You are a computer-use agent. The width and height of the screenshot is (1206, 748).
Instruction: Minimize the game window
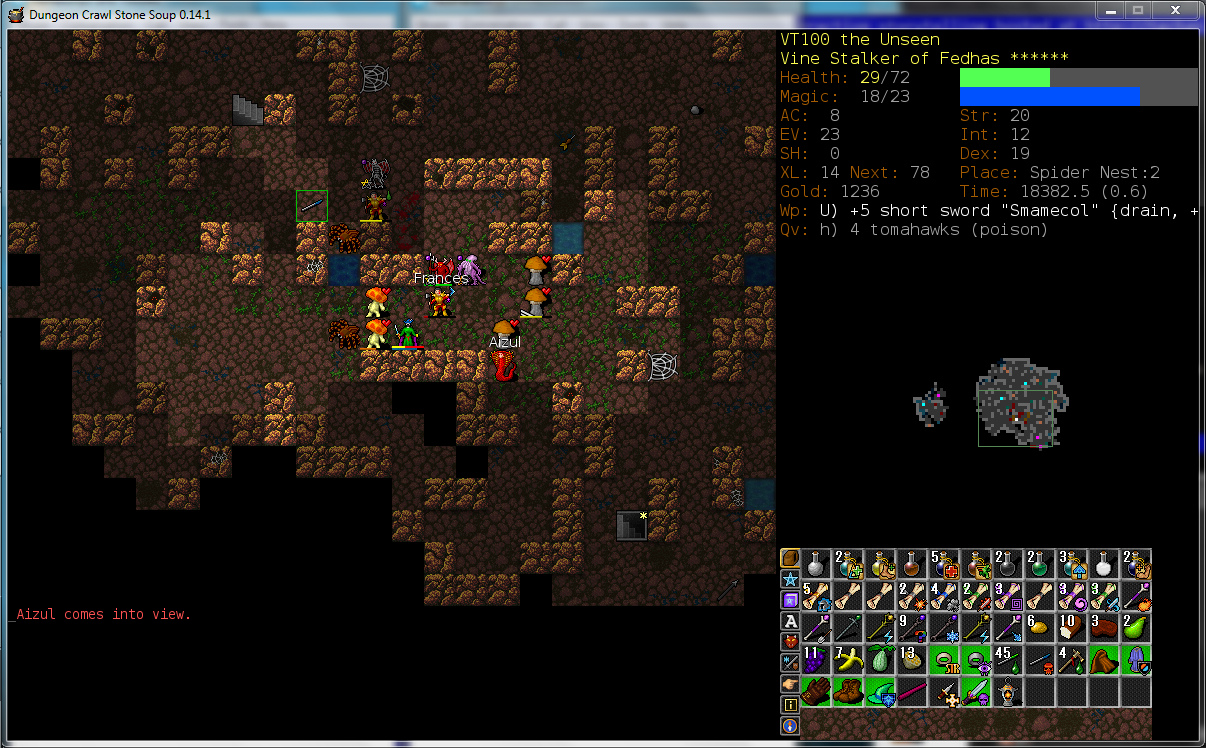[x=1108, y=10]
